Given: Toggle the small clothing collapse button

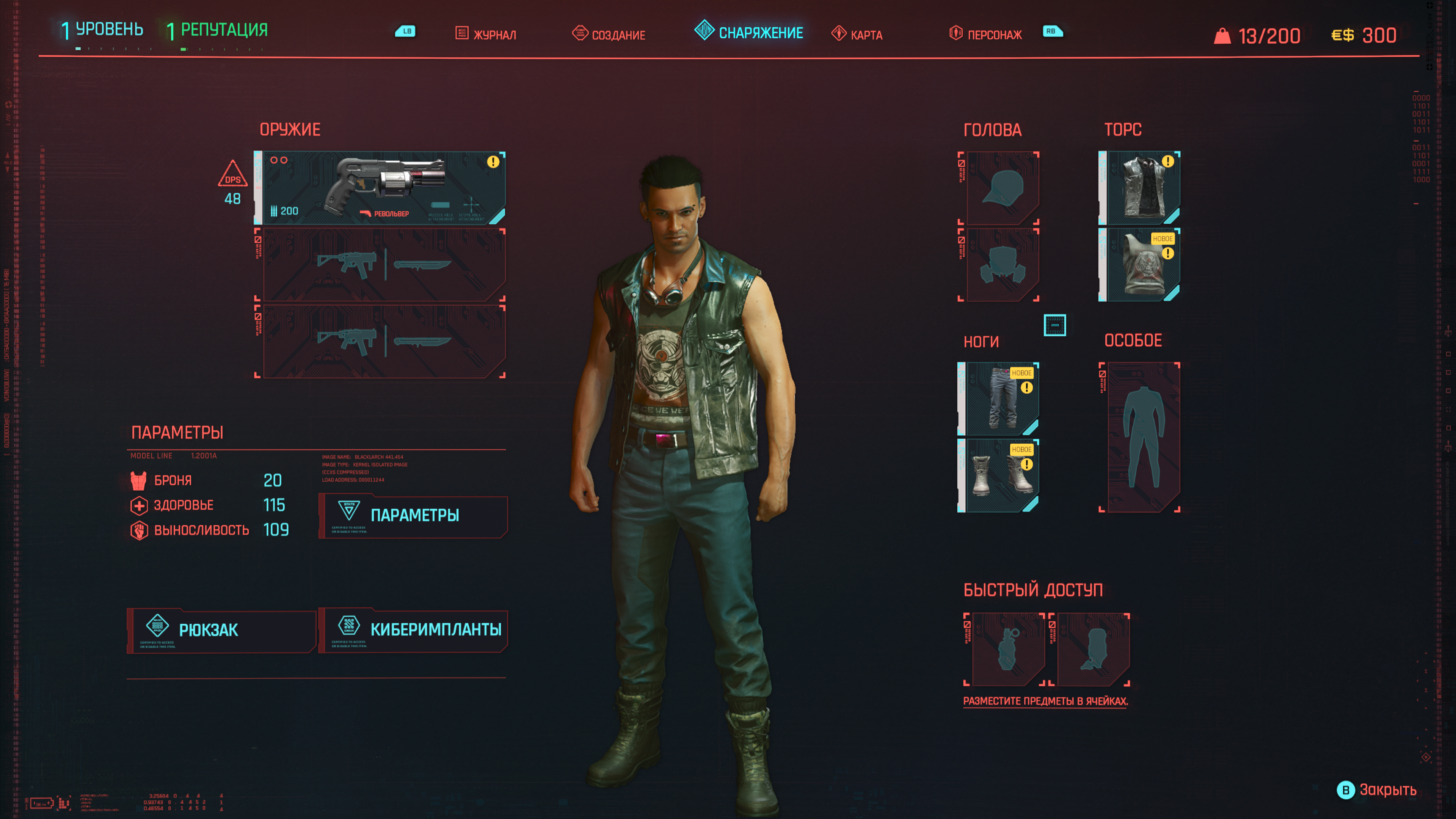Looking at the screenshot, I should [x=1055, y=325].
